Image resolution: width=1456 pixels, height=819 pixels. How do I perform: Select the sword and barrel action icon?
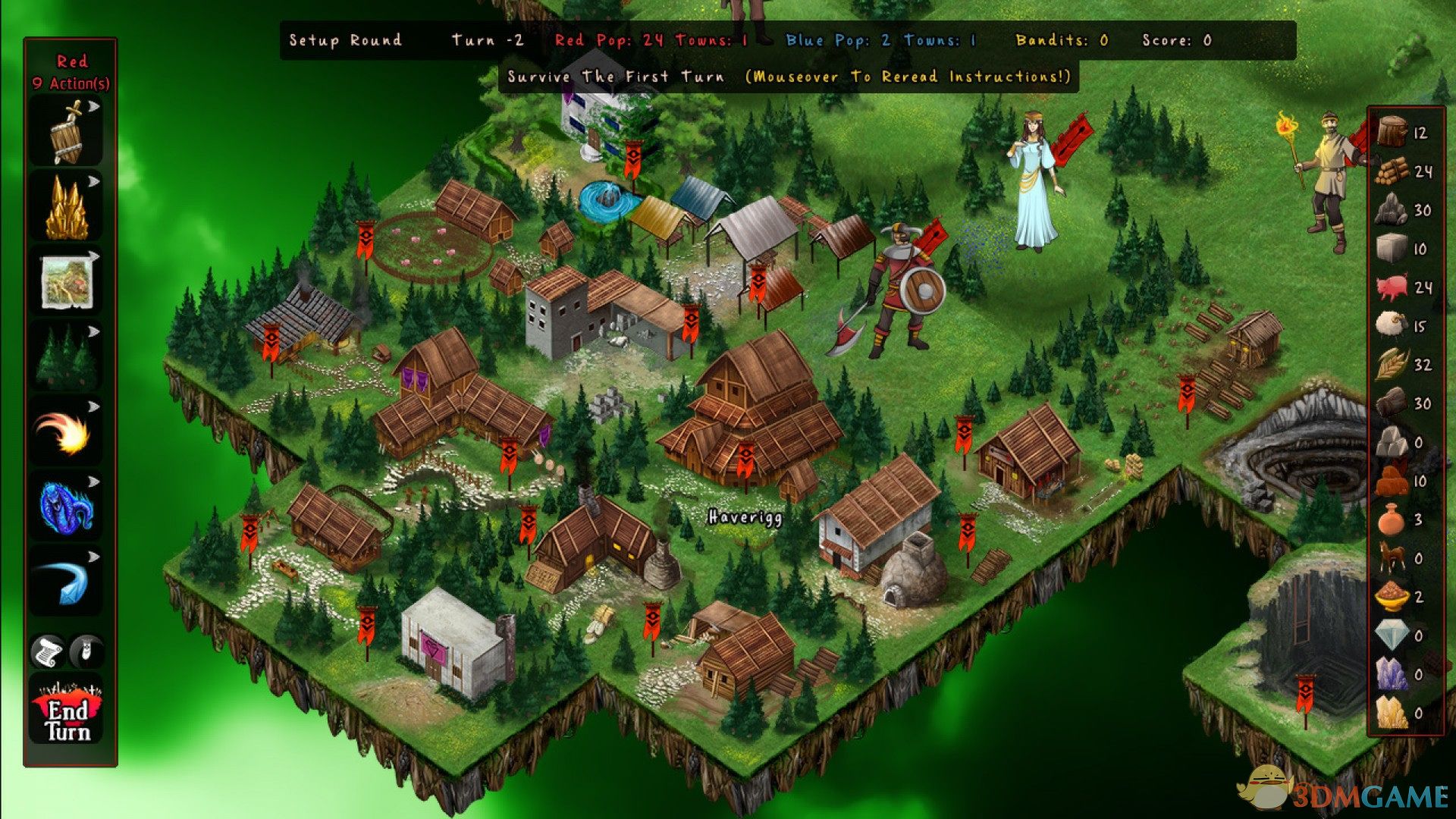pos(67,134)
